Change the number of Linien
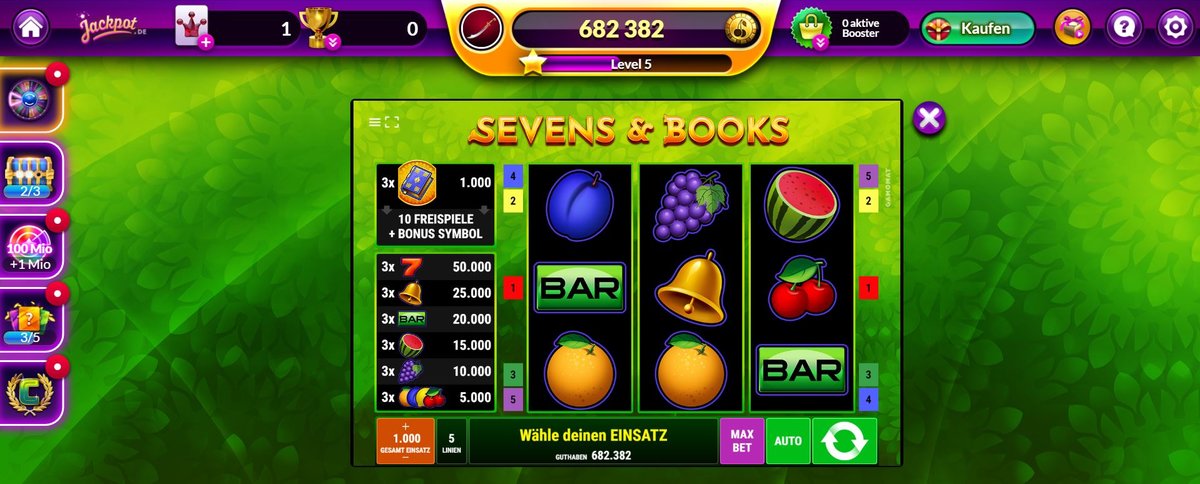This screenshot has height=484, width=1200. point(451,441)
